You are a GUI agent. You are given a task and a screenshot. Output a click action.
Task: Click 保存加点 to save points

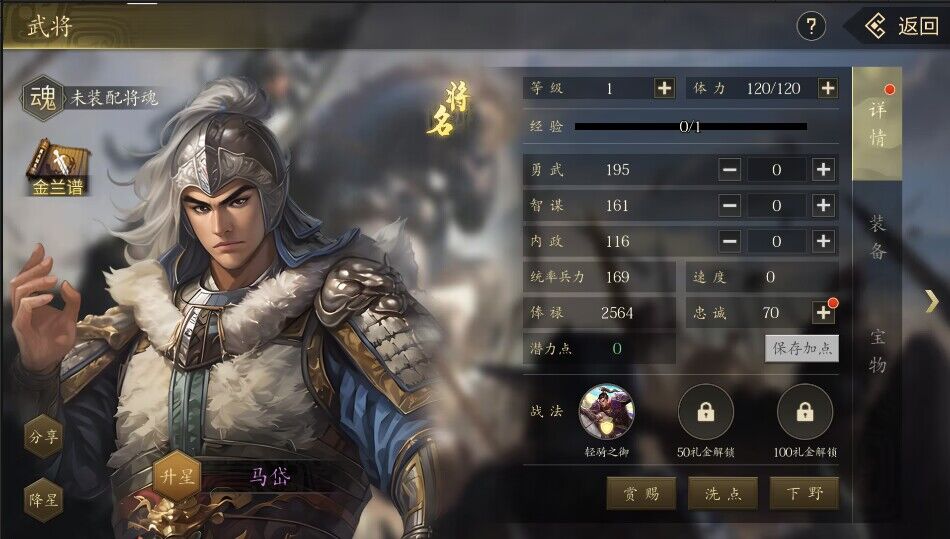point(802,348)
